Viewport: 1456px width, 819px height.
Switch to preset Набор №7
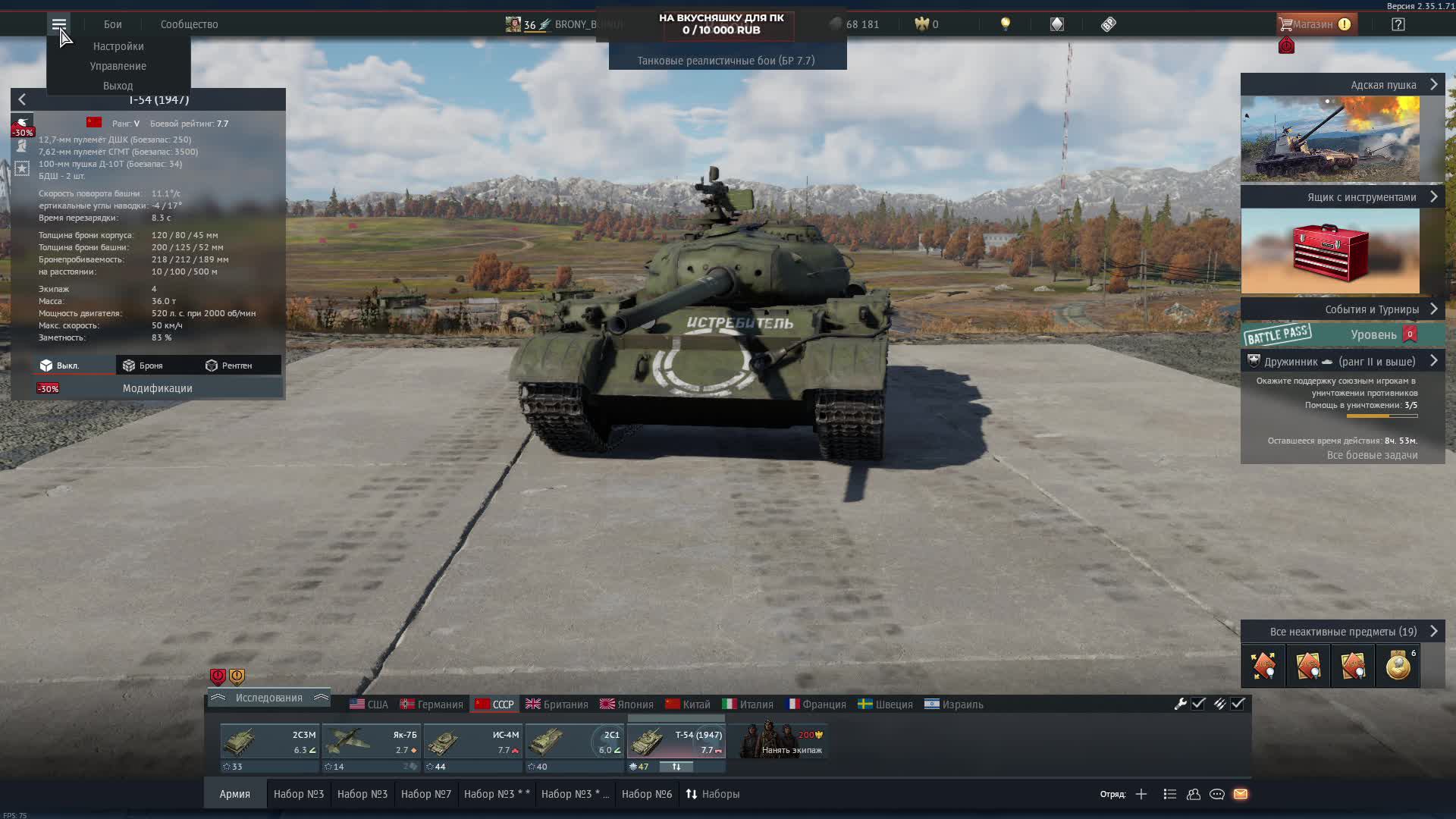(426, 794)
